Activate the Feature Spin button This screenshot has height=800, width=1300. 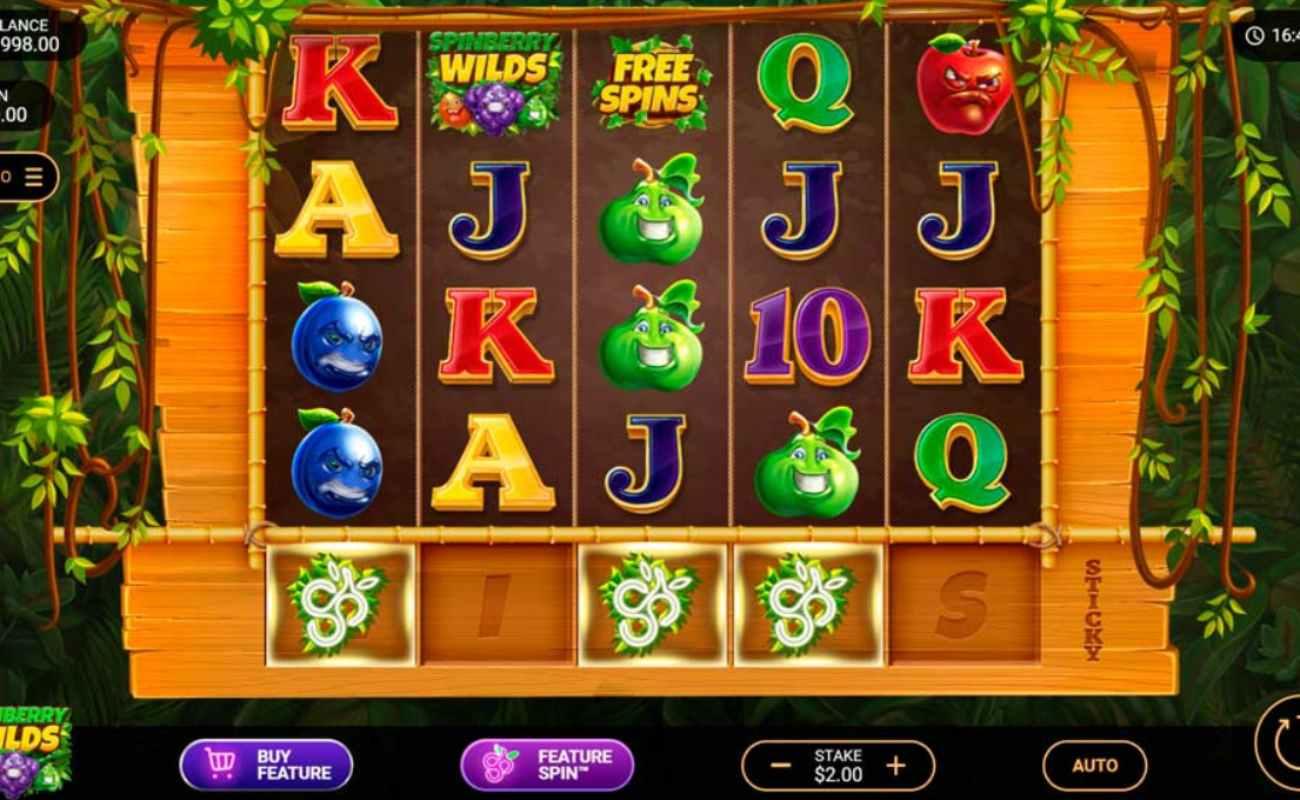(547, 765)
